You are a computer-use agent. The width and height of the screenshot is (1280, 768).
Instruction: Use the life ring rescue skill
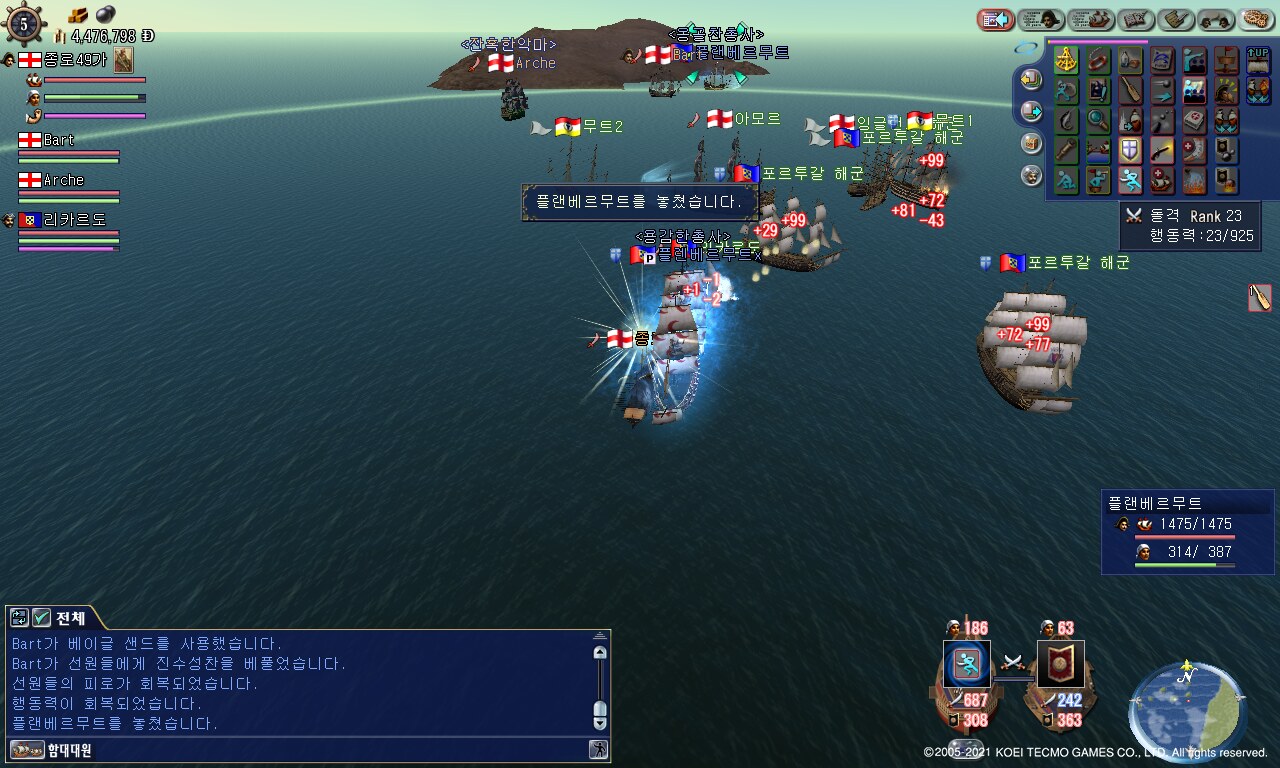[1098, 60]
